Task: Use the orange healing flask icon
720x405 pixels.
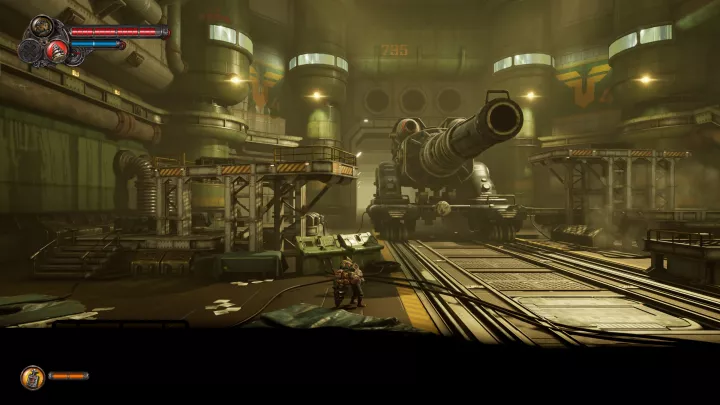Action: tap(32, 376)
